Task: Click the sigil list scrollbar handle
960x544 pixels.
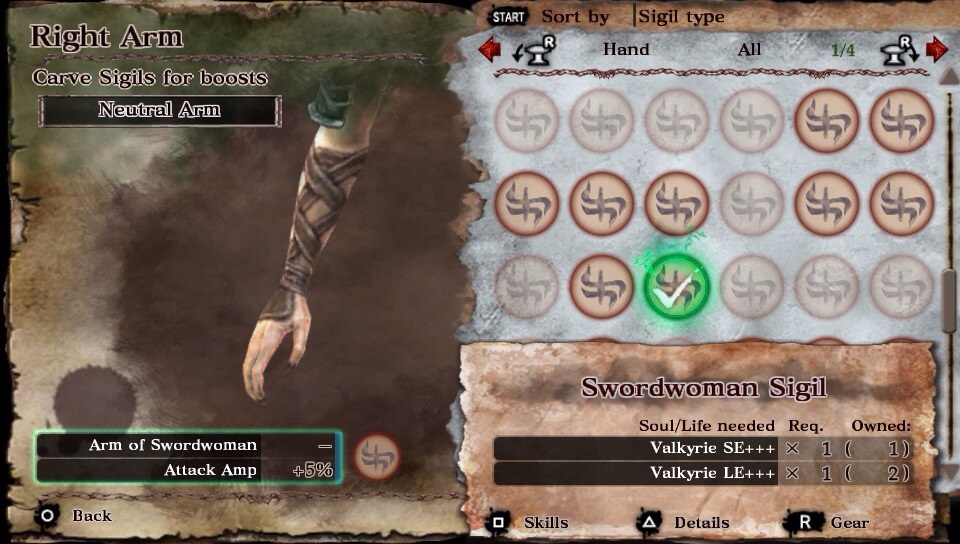Action: 949,300
